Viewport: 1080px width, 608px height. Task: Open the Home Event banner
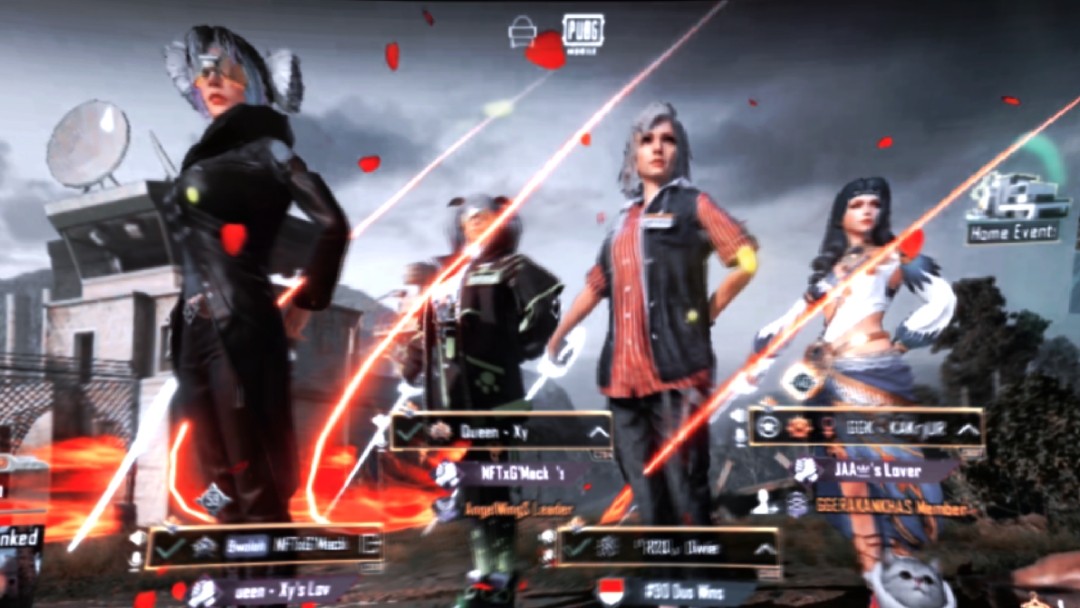pos(1012,210)
